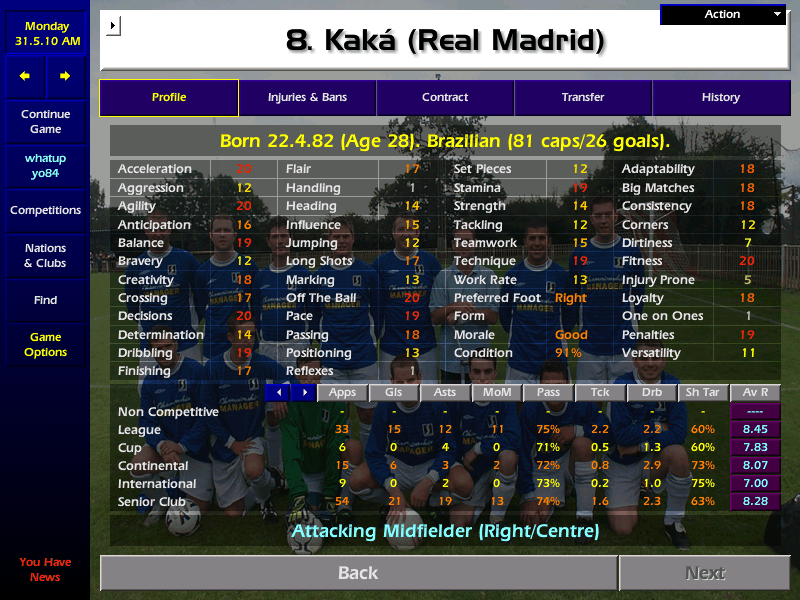Select the Profile tab
Image resolution: width=800 pixels, height=600 pixels.
(169, 98)
